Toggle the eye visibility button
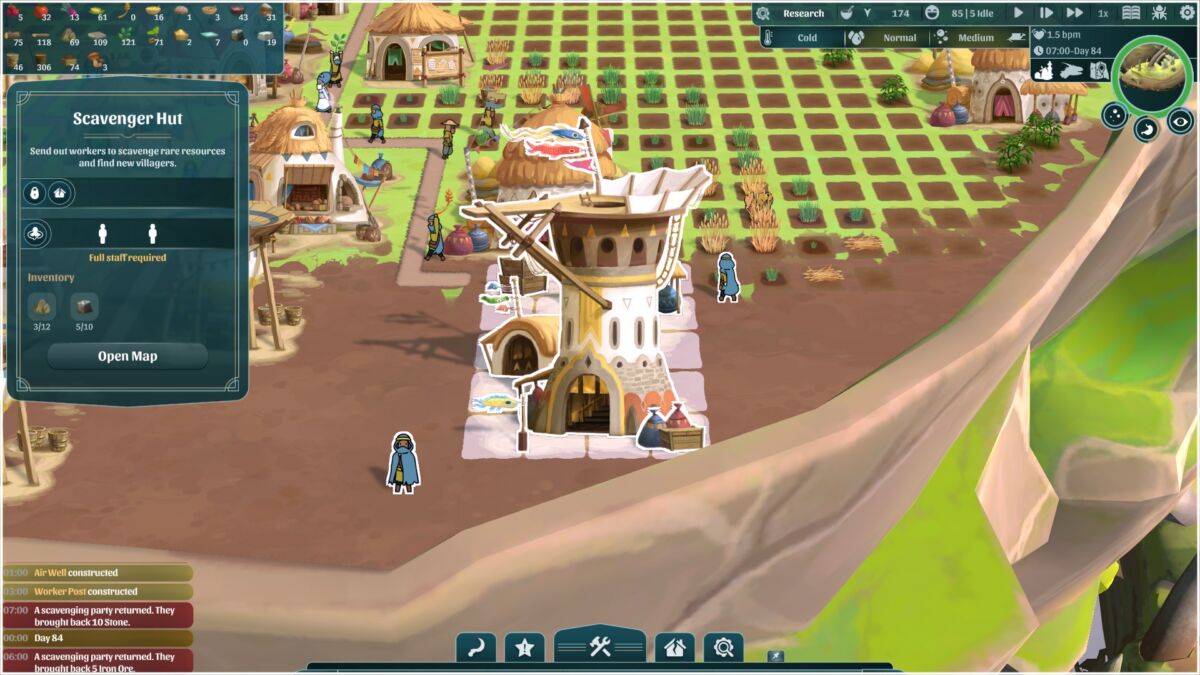The width and height of the screenshot is (1200, 675). [x=1180, y=121]
